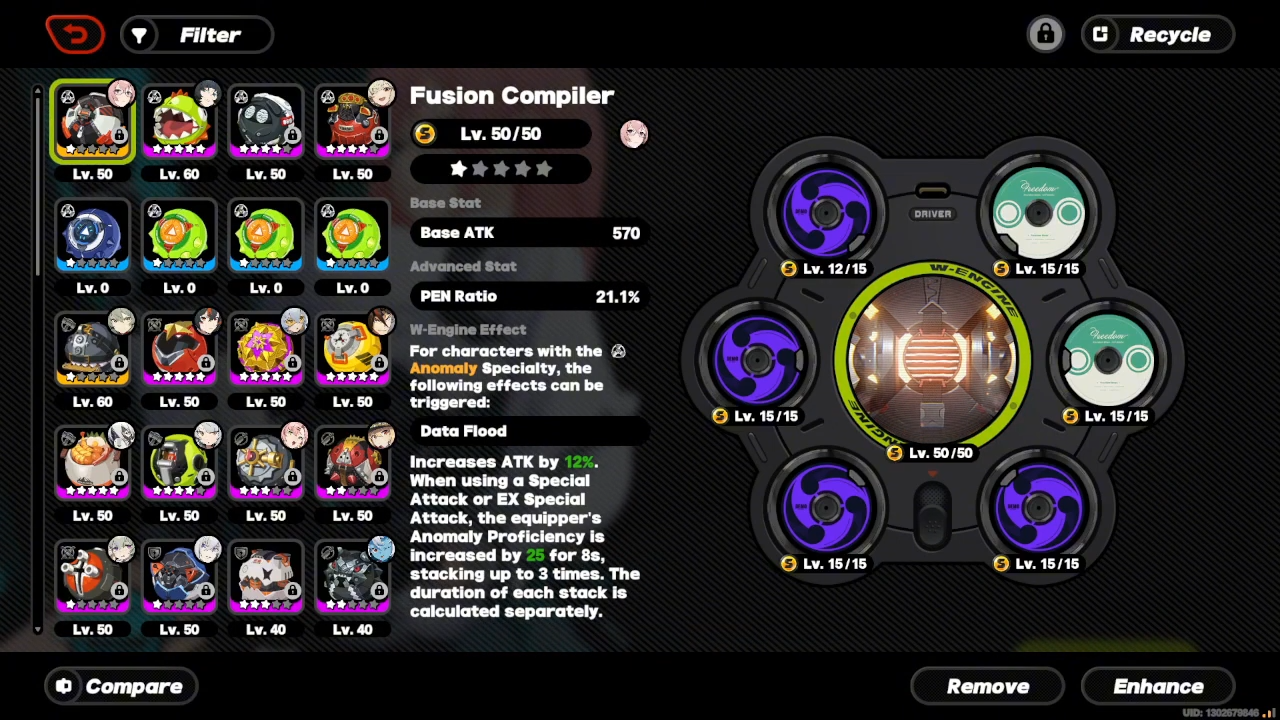Image resolution: width=1280 pixels, height=720 pixels.
Task: Select the black wolf Lv. 40 W-Engine
Action: tap(352, 578)
